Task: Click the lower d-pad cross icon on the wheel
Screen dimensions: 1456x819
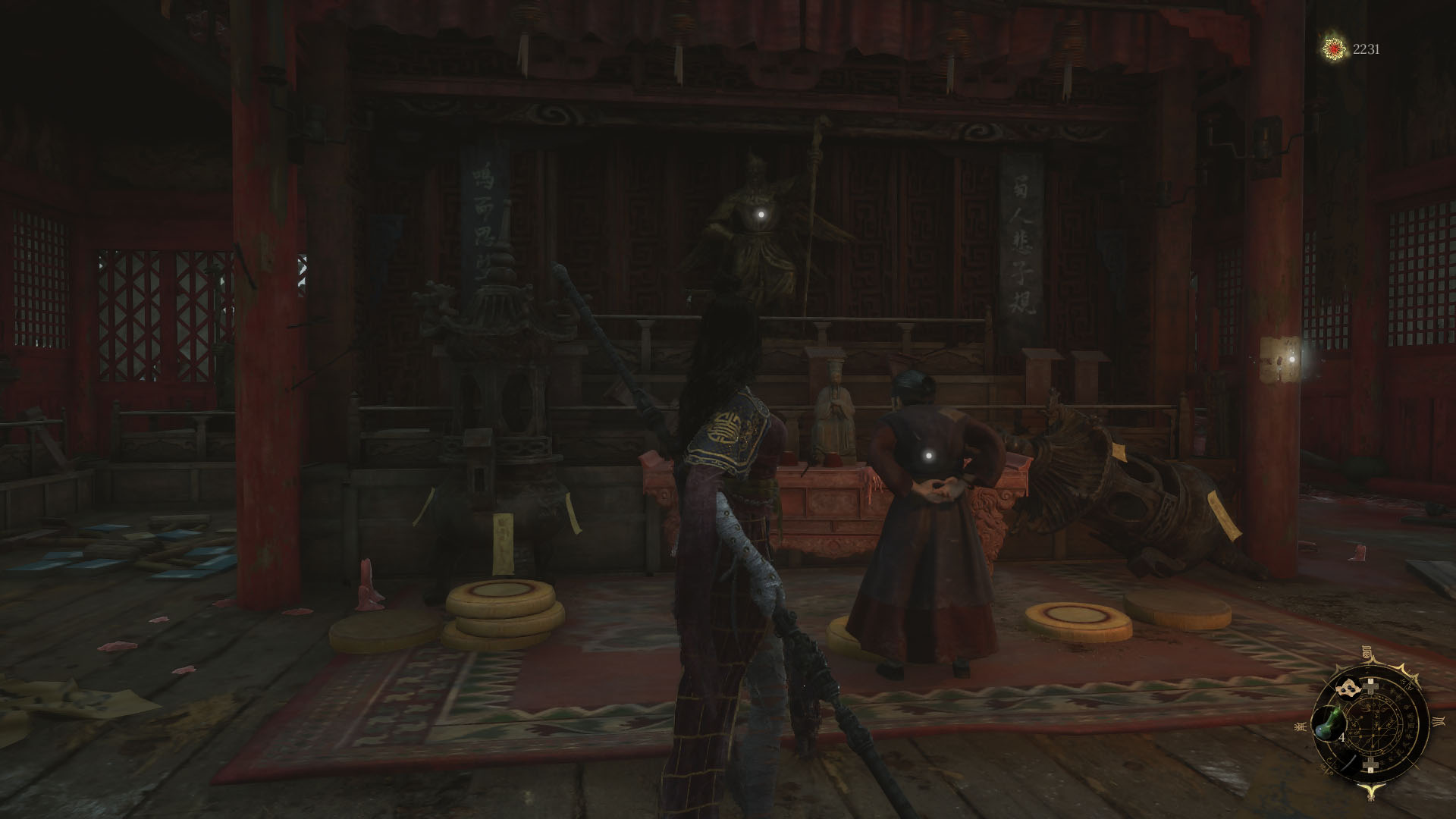Action: click(x=1370, y=765)
